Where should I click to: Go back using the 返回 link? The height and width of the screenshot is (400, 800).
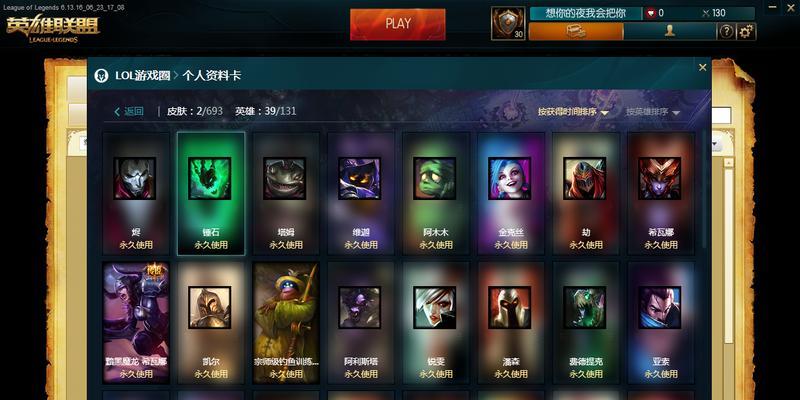point(128,111)
